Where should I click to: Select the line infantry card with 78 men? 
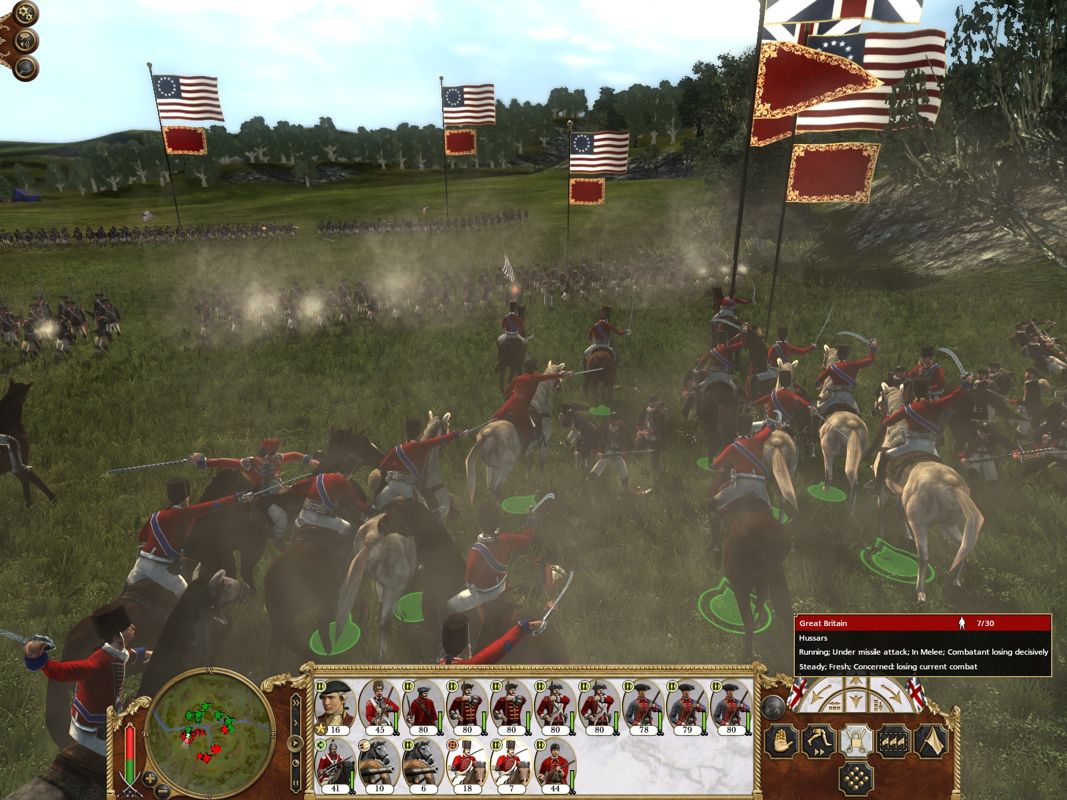tap(642, 706)
